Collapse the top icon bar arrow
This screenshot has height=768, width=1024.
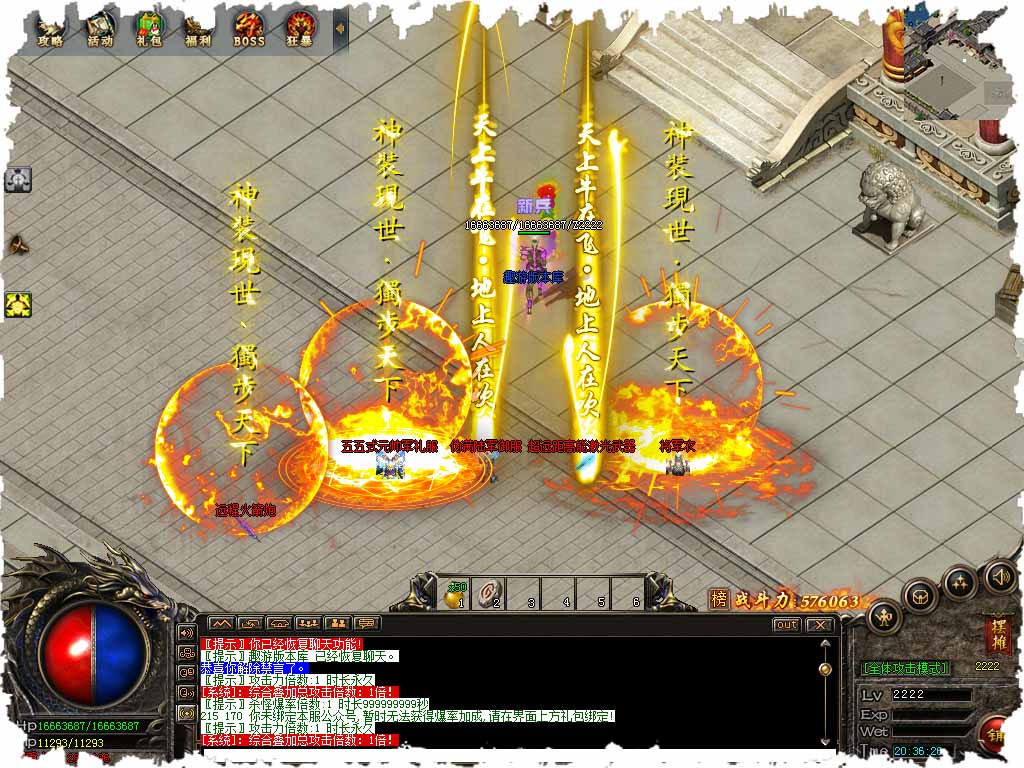click(x=340, y=29)
